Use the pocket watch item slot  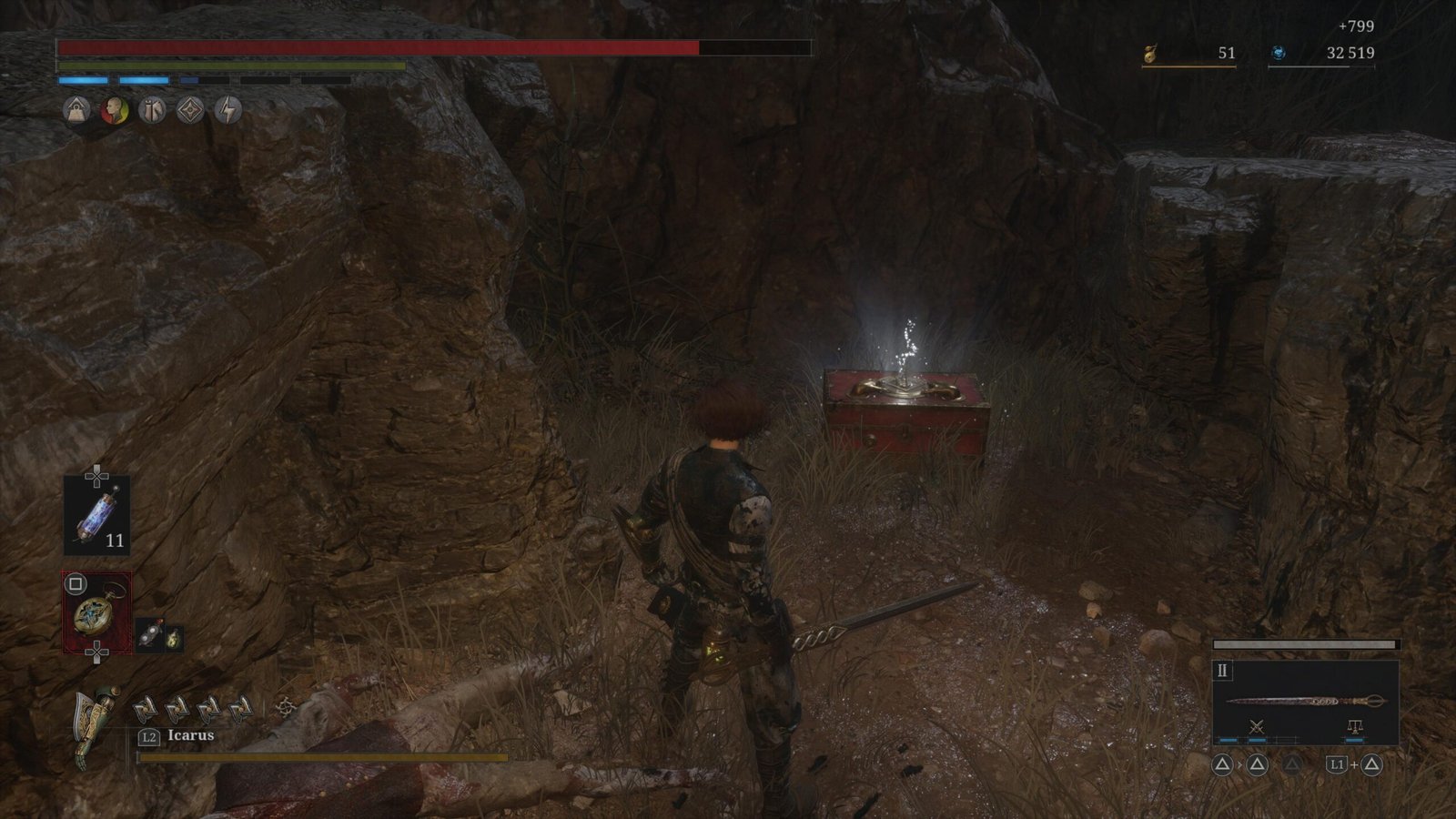tap(96, 612)
